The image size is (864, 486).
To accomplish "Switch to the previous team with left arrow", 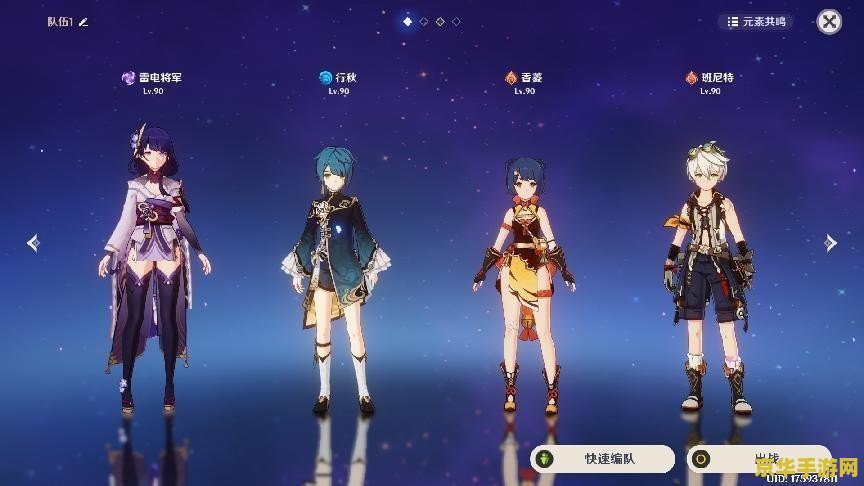I will point(33,242).
